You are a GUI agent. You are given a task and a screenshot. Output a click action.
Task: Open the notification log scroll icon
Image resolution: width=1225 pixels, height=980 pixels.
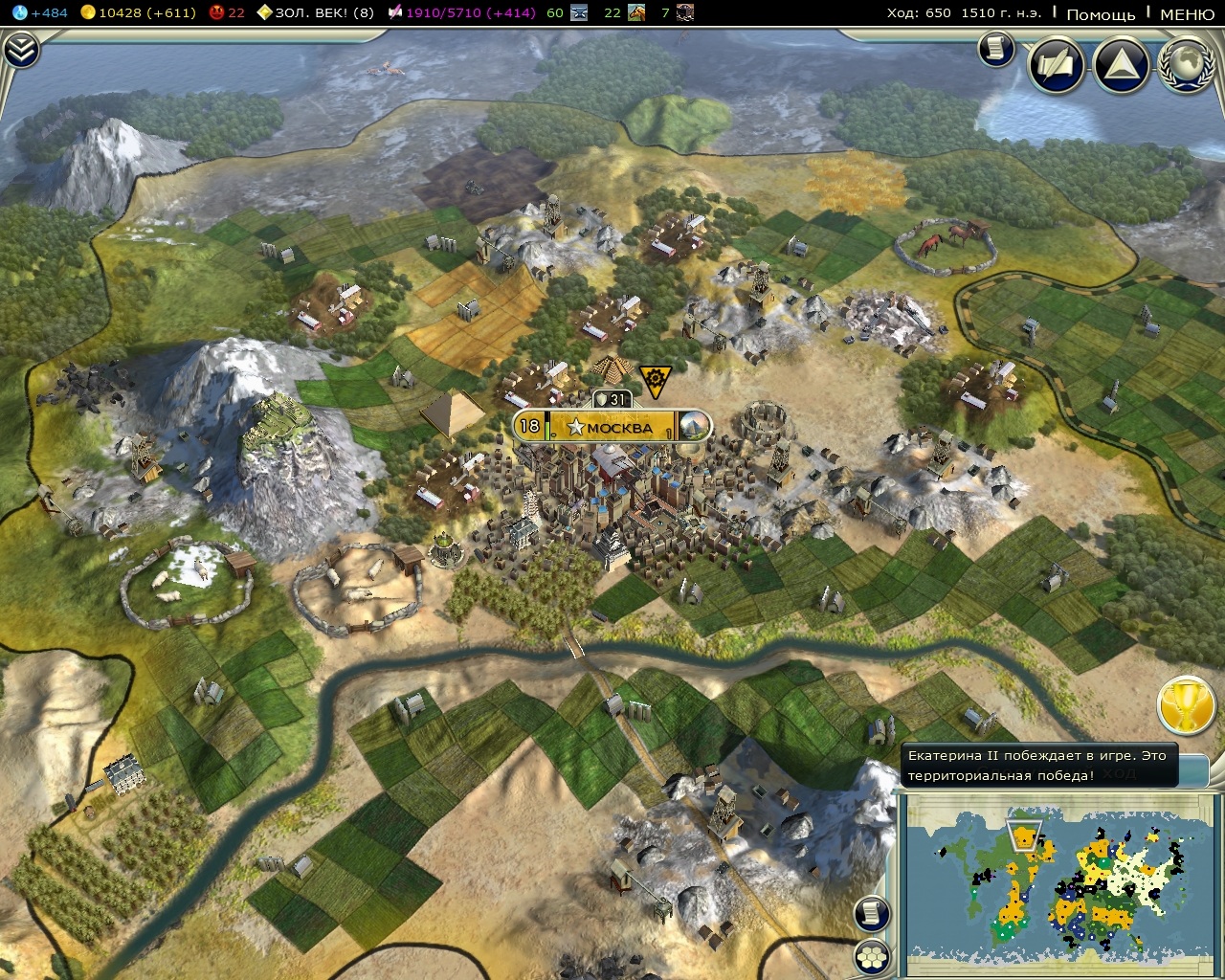tap(995, 52)
